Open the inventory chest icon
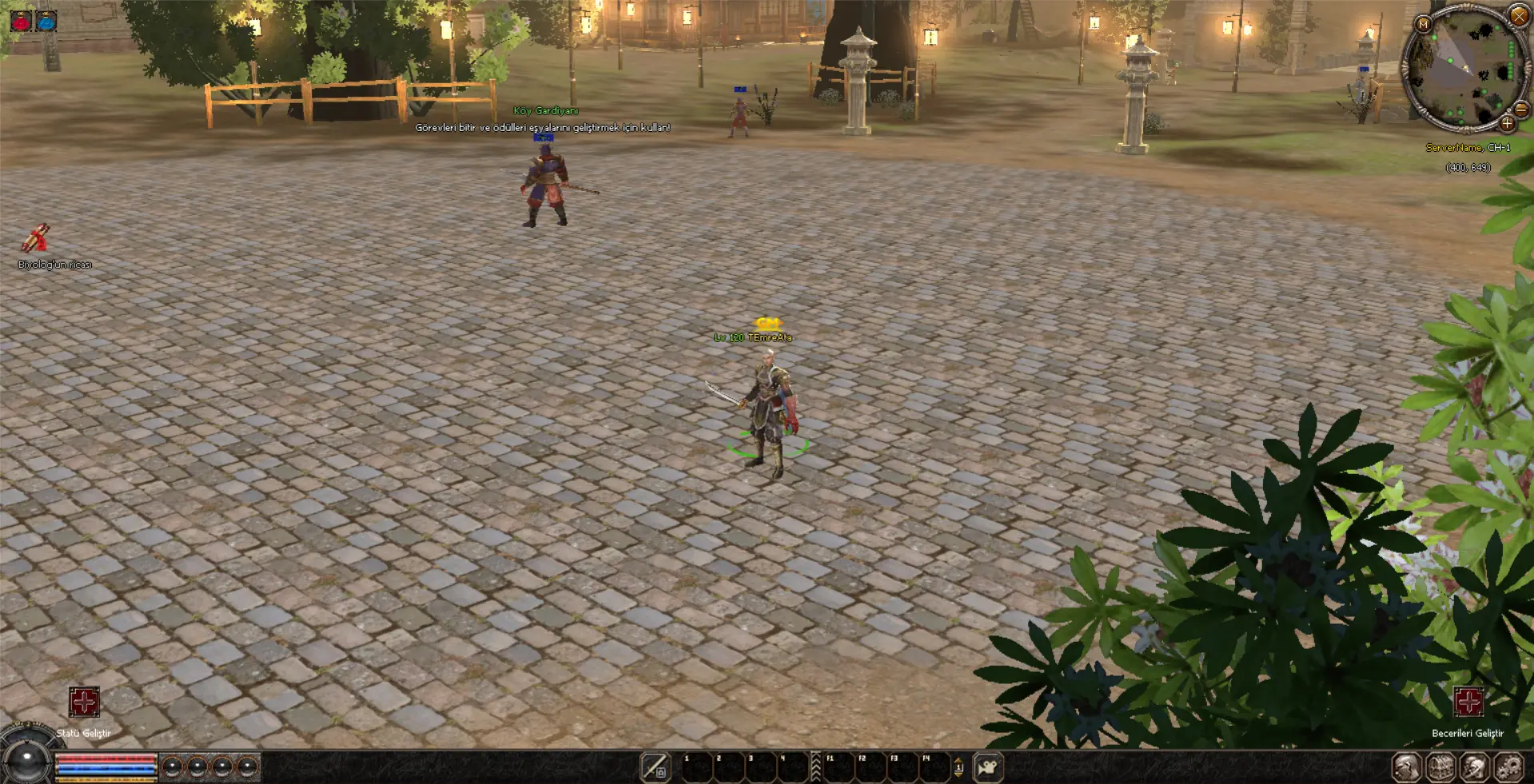 [x=1440, y=767]
